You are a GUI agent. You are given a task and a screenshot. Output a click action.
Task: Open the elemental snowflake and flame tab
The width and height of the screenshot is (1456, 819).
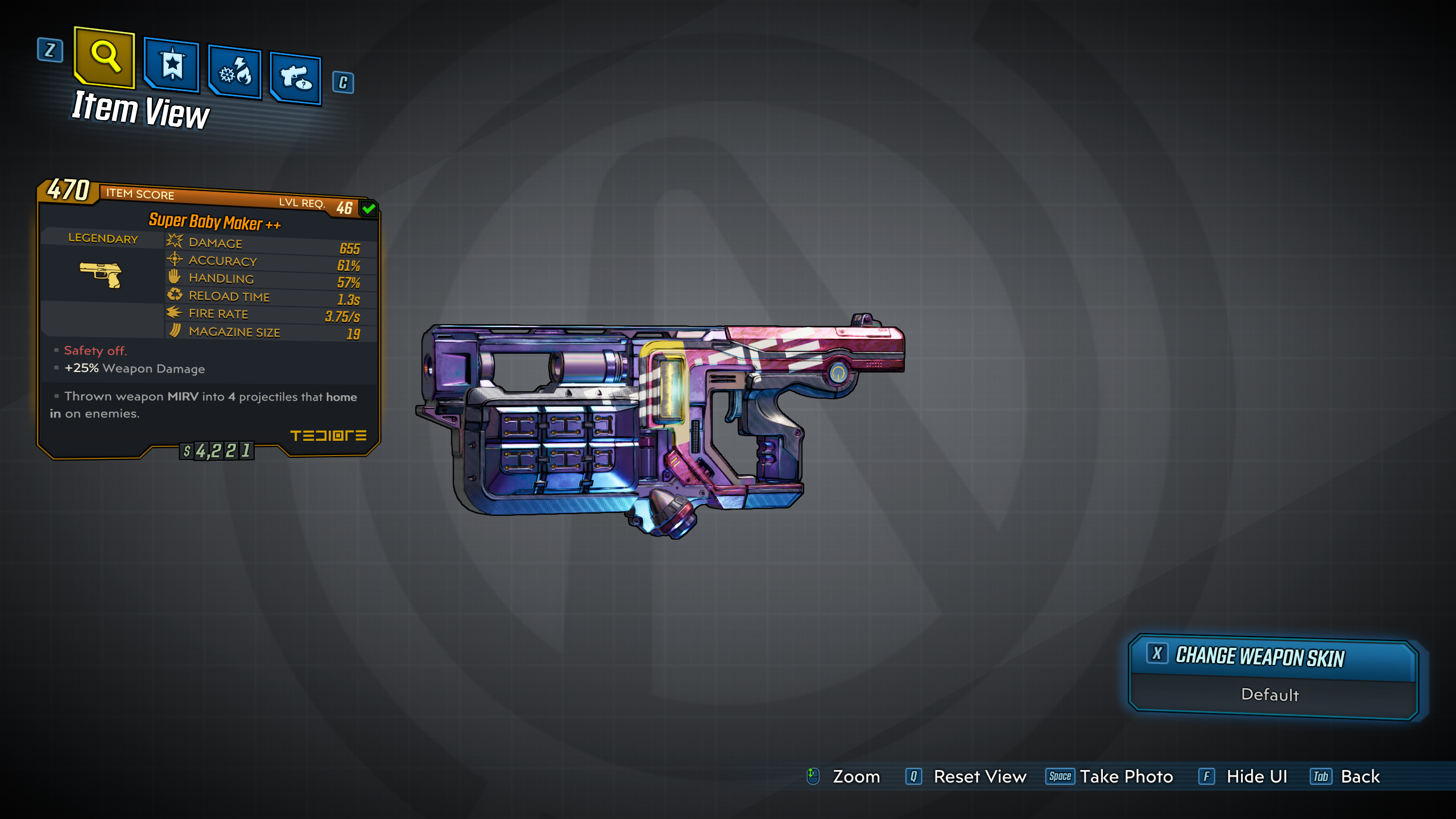coord(235,72)
